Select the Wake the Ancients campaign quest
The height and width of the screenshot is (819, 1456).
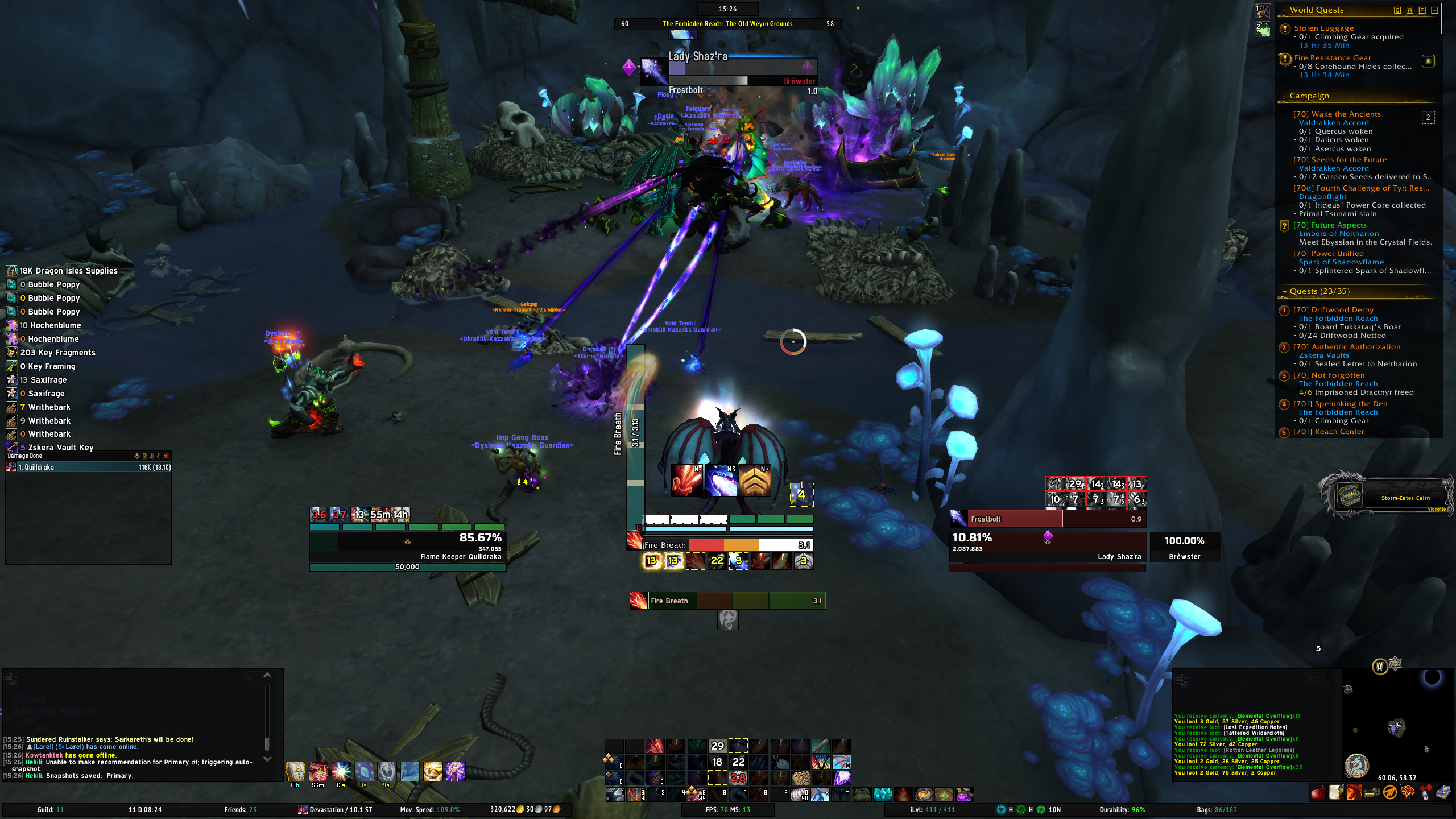(x=1337, y=114)
